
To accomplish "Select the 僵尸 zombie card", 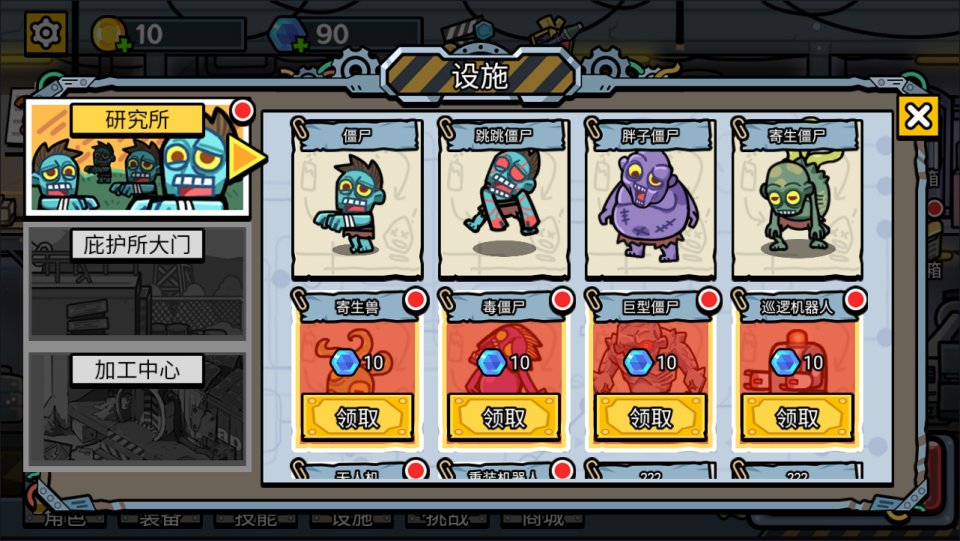I will (x=357, y=200).
